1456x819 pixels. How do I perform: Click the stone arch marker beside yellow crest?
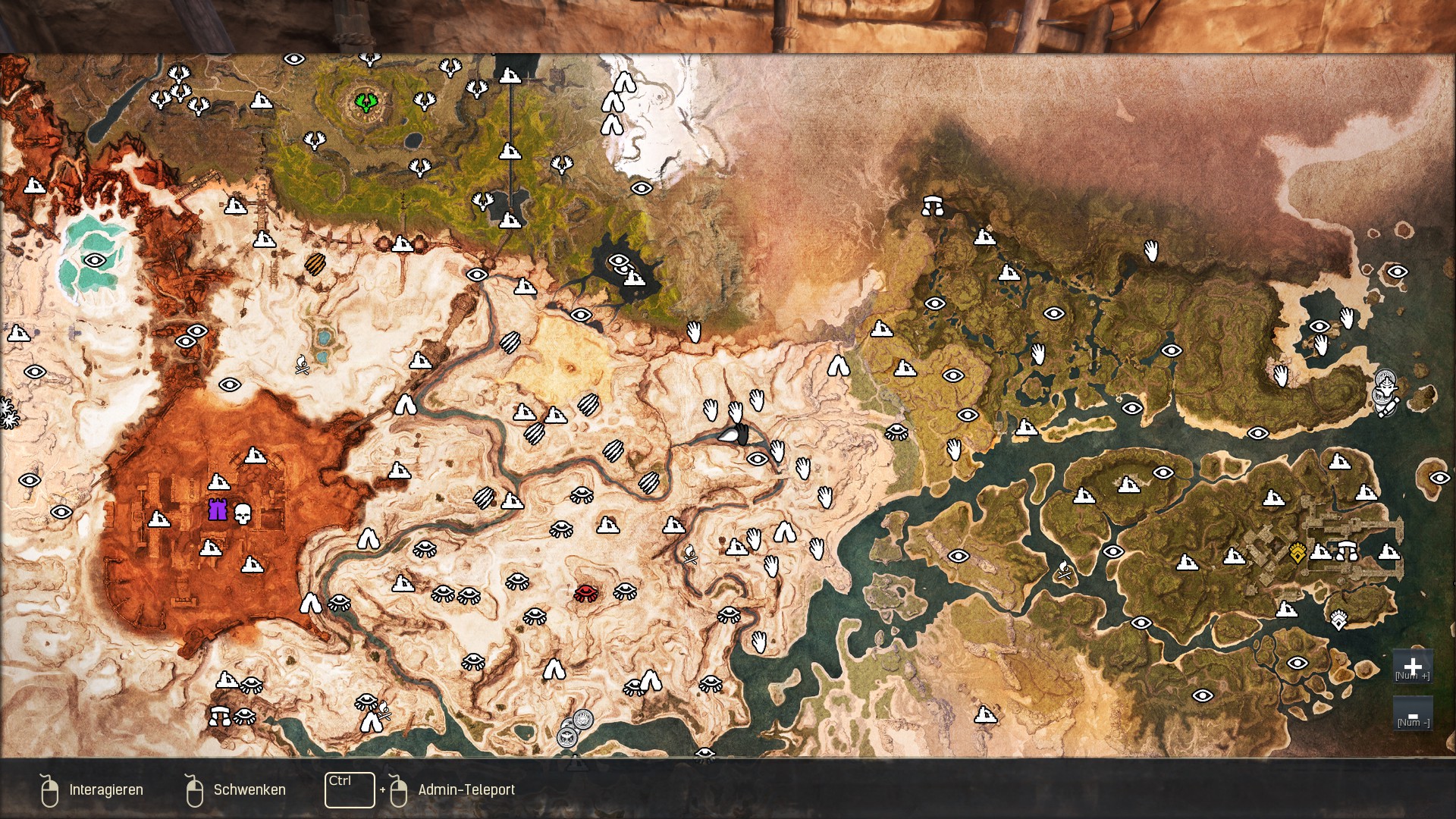(1347, 550)
